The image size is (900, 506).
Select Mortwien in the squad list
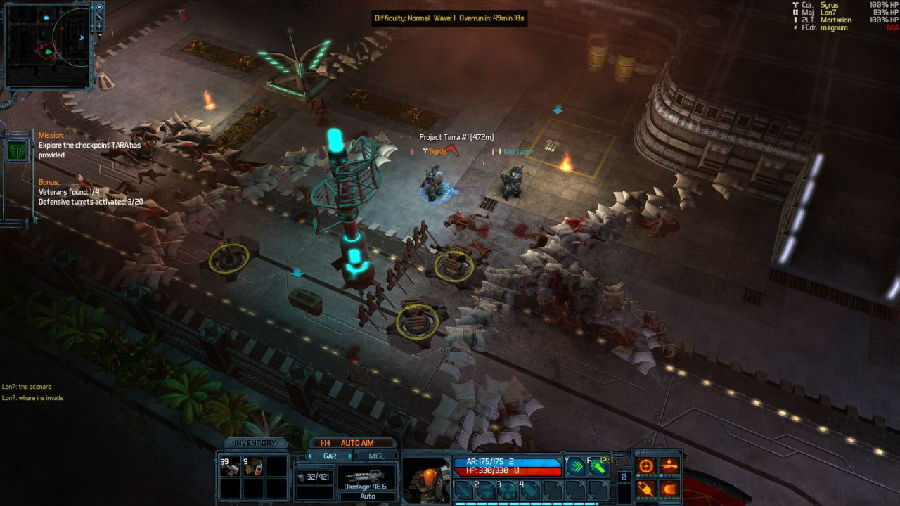[836, 19]
